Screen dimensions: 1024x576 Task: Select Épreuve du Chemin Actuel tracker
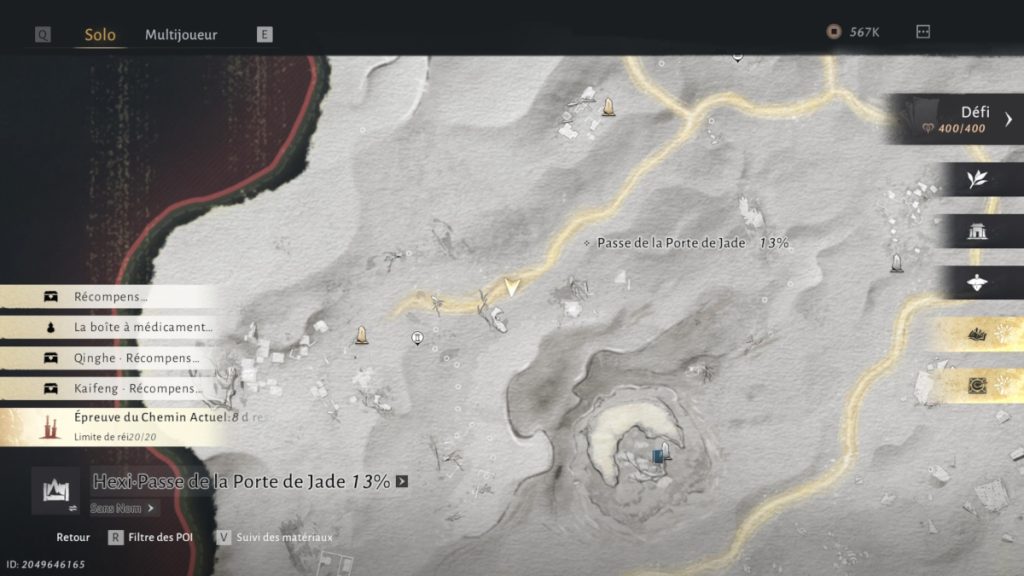130,426
